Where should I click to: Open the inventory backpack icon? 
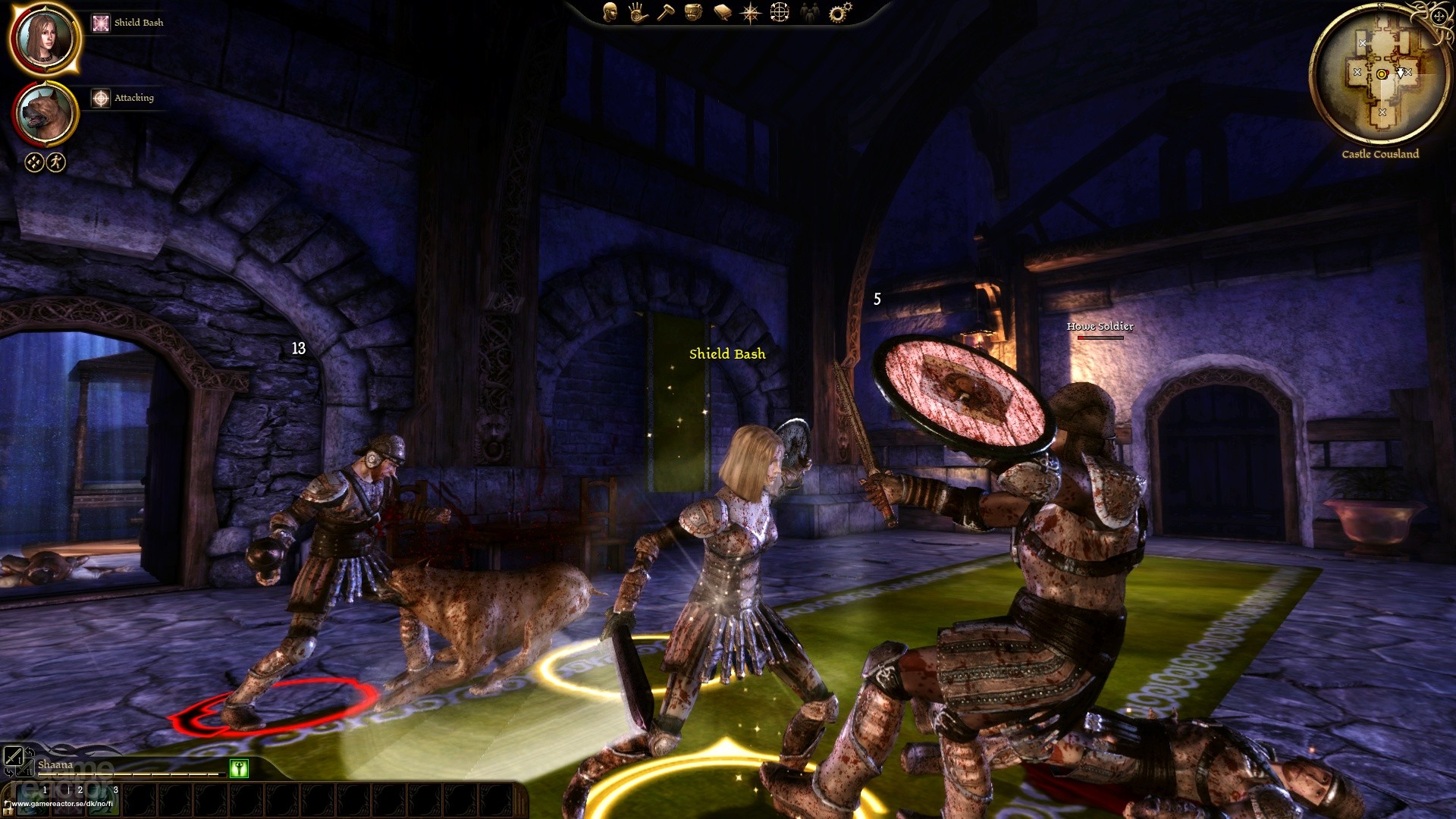pyautogui.click(x=693, y=12)
